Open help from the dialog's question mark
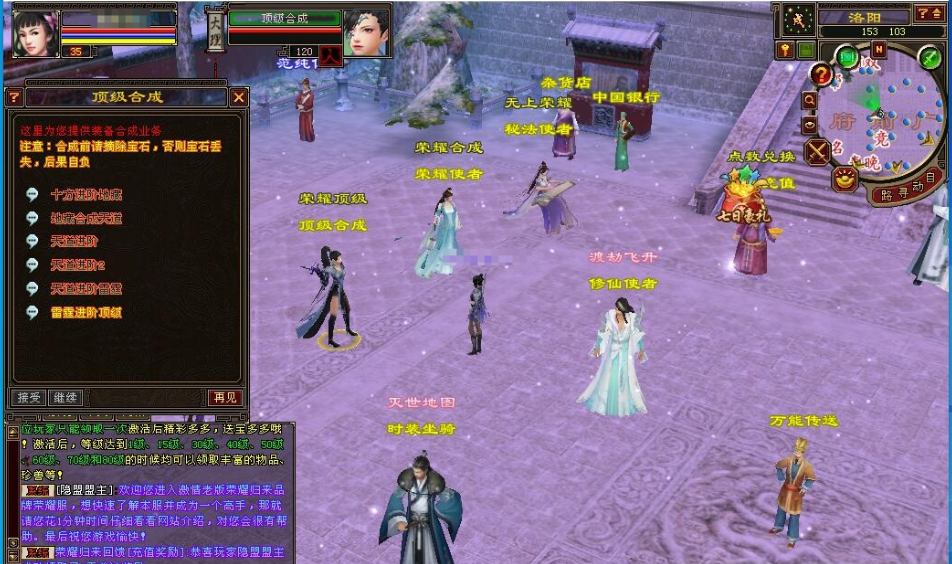 coord(13,98)
